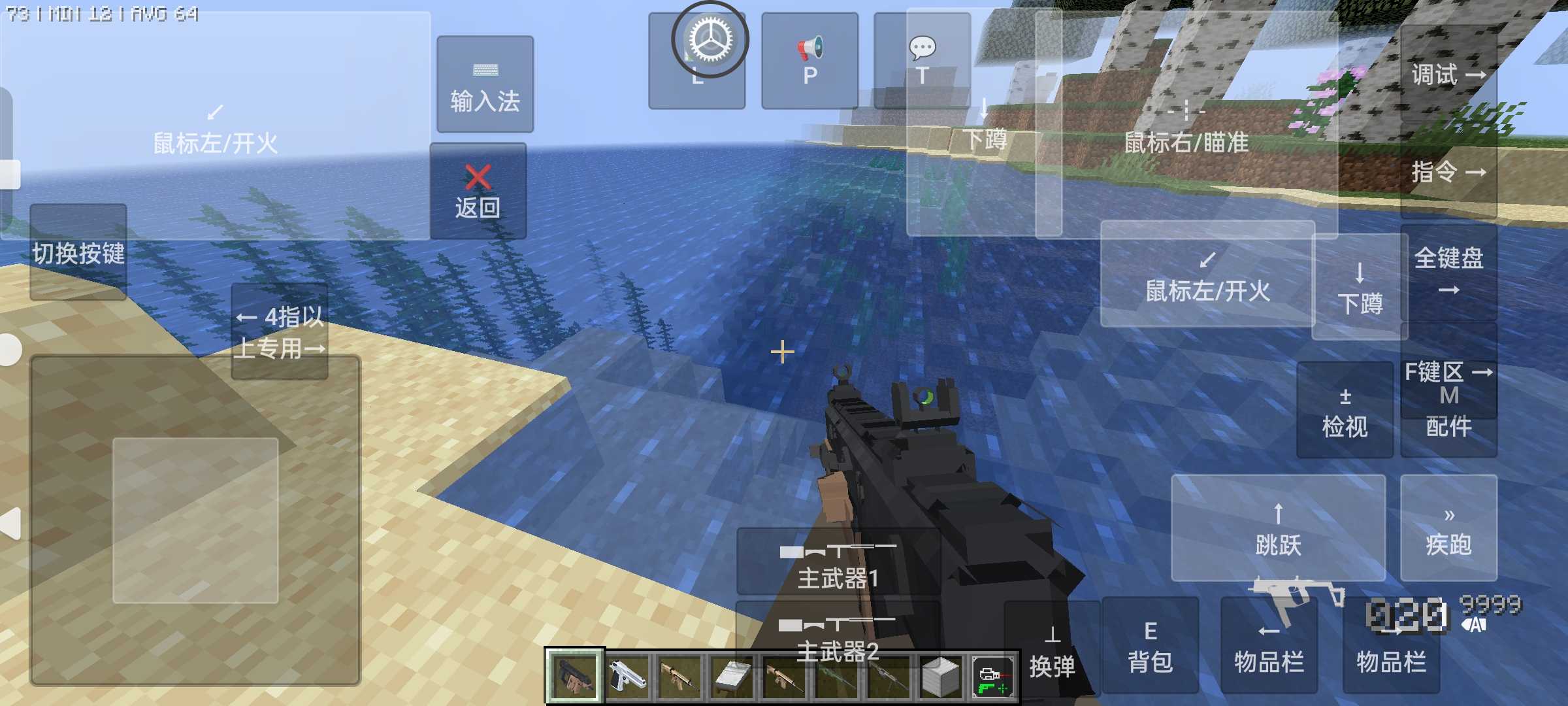Open the 指令 command panel
This screenshot has width=1568, height=706.
point(1448,171)
